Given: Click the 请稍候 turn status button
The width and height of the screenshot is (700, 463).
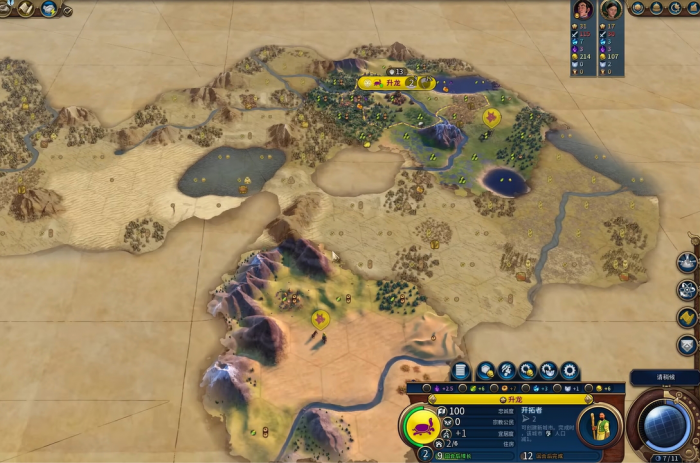Looking at the screenshot, I should 664,377.
